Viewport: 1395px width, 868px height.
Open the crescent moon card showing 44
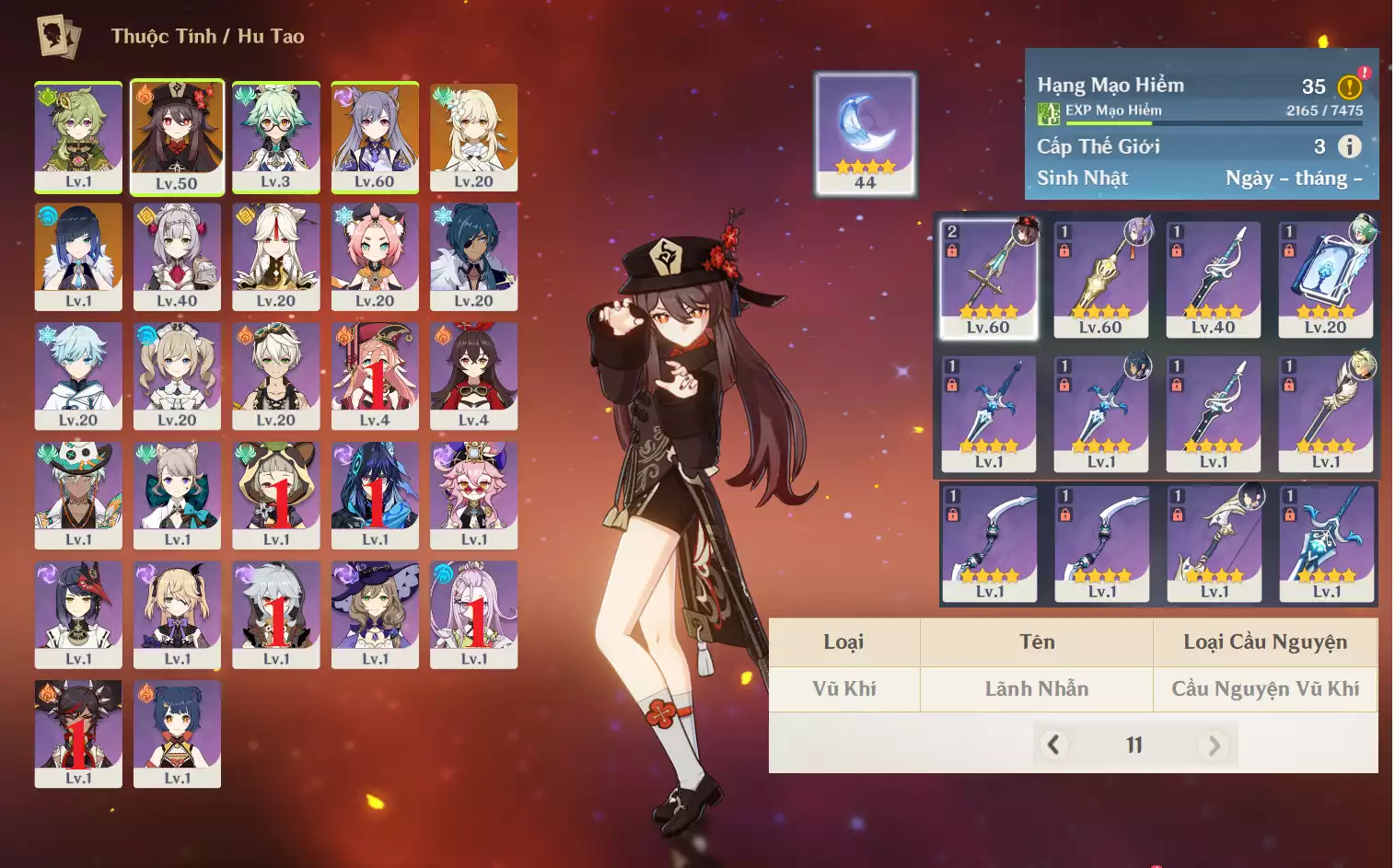[865, 134]
